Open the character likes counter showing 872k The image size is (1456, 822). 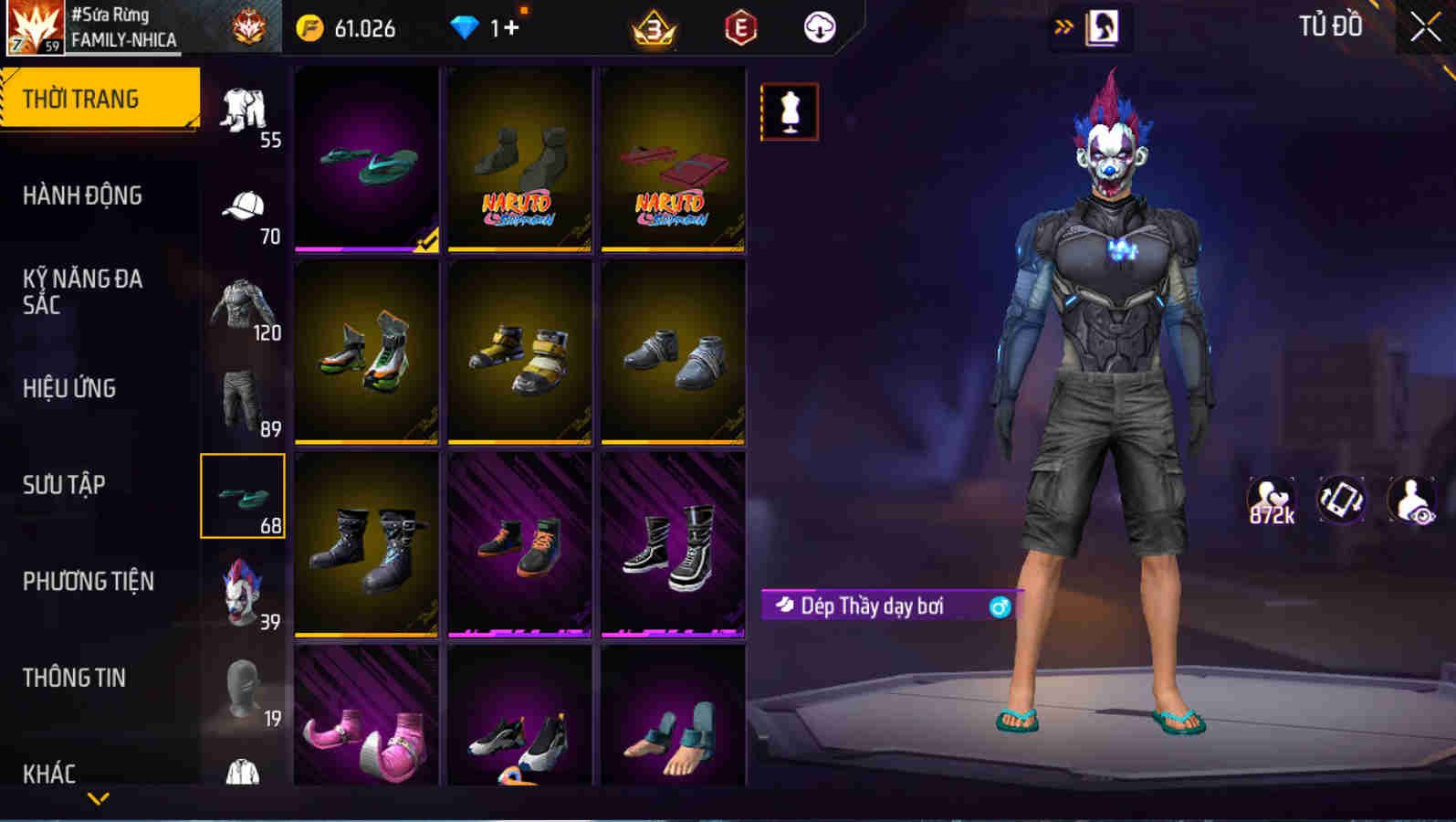pos(1273,501)
